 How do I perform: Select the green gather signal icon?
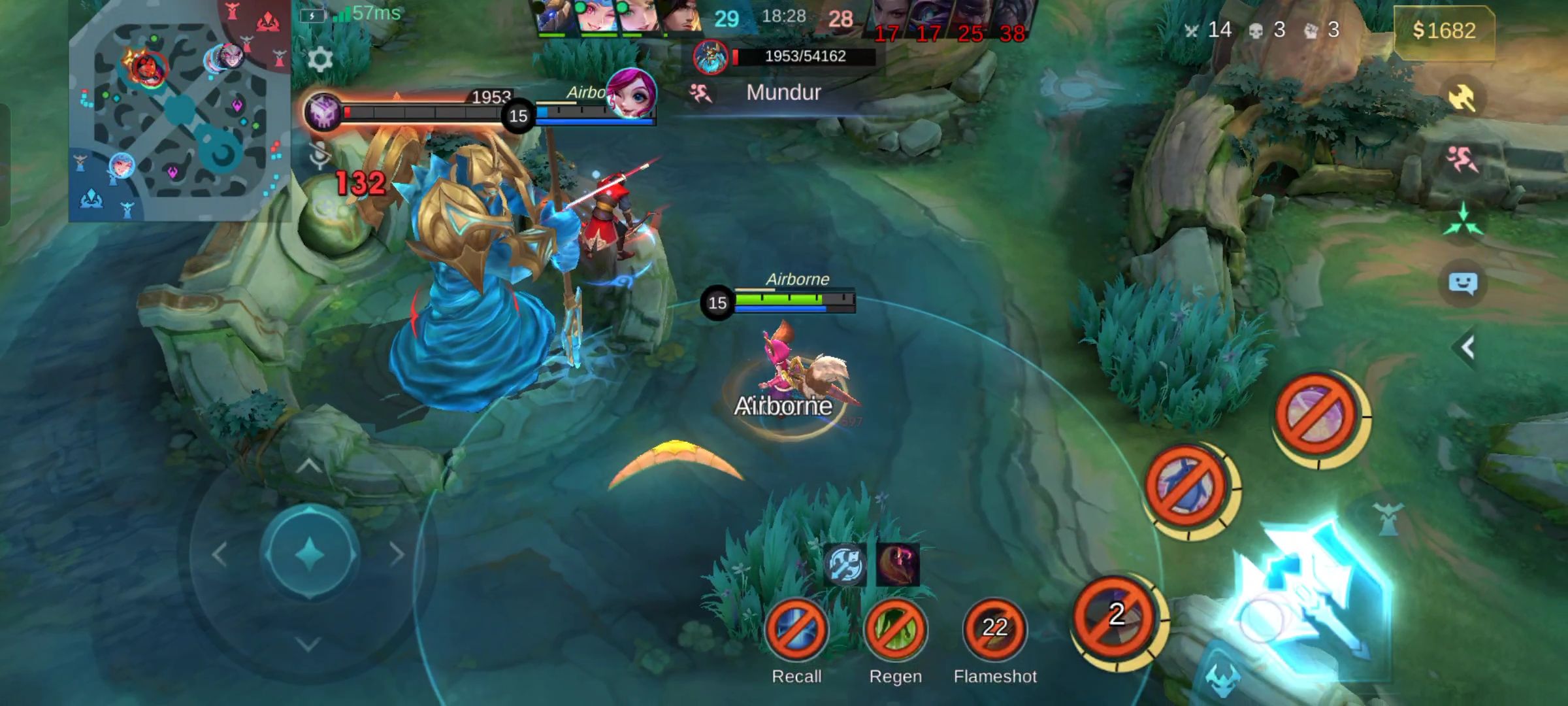[x=1462, y=220]
